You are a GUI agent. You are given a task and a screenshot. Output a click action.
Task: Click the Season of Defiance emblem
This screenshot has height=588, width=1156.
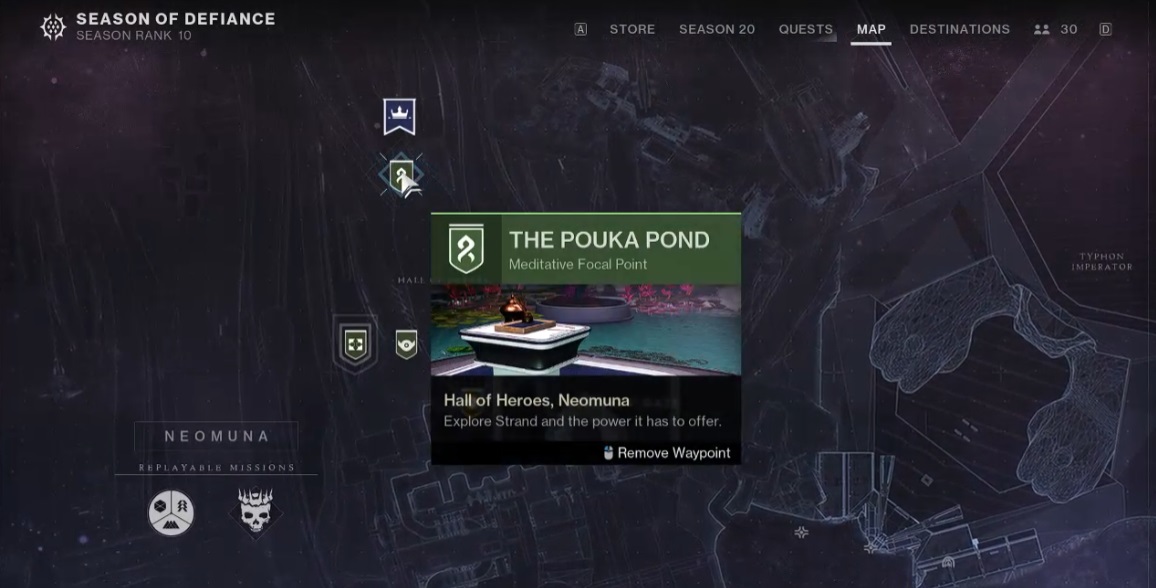click(x=53, y=27)
